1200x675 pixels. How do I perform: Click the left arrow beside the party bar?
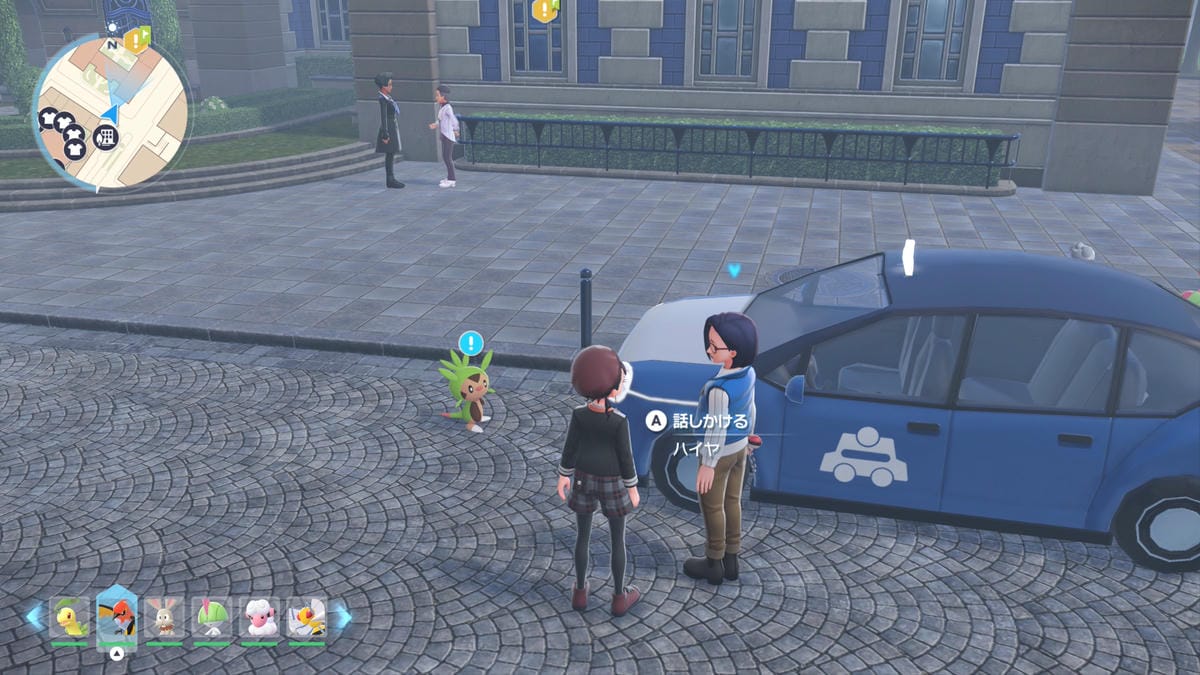point(35,616)
